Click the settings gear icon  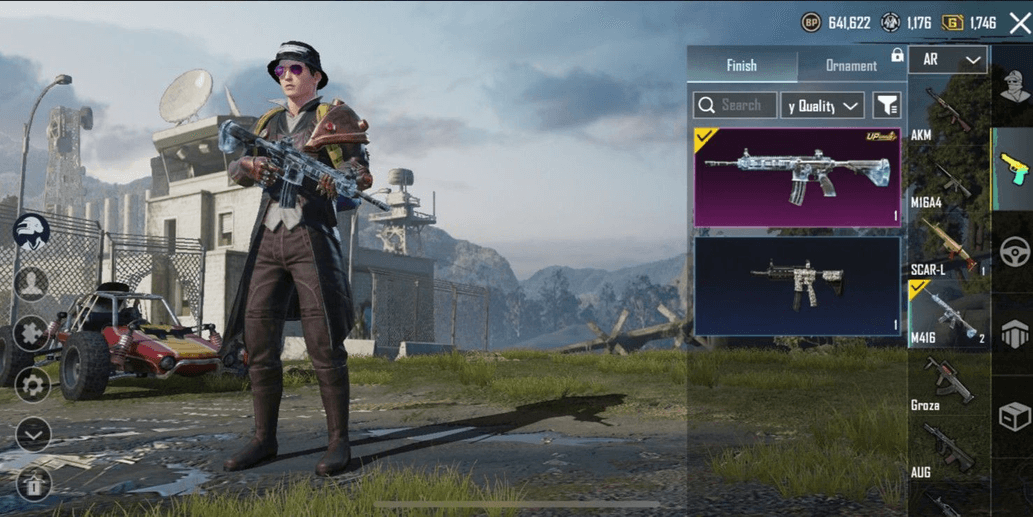pos(32,384)
